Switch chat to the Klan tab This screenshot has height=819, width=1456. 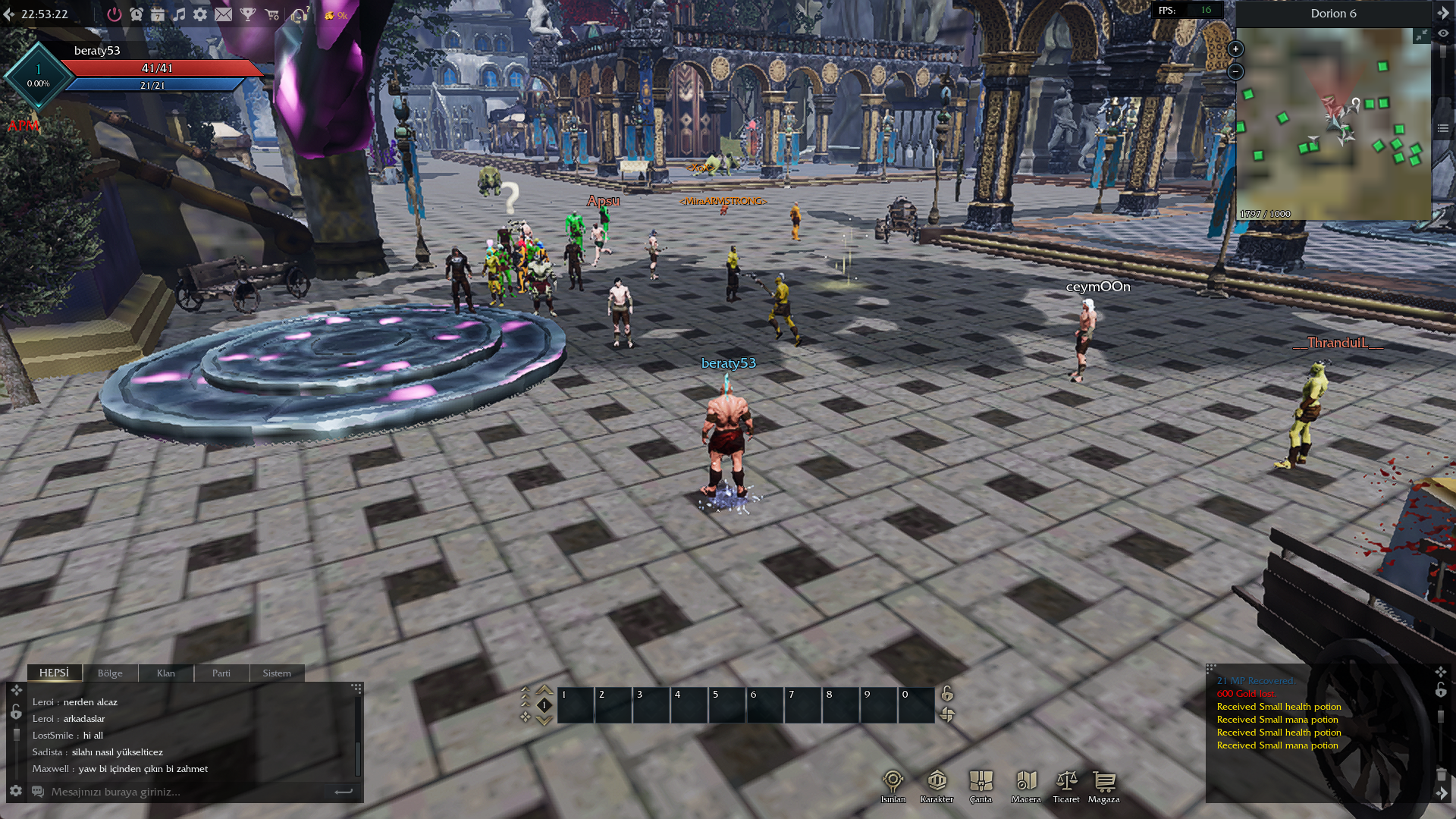[x=166, y=673]
